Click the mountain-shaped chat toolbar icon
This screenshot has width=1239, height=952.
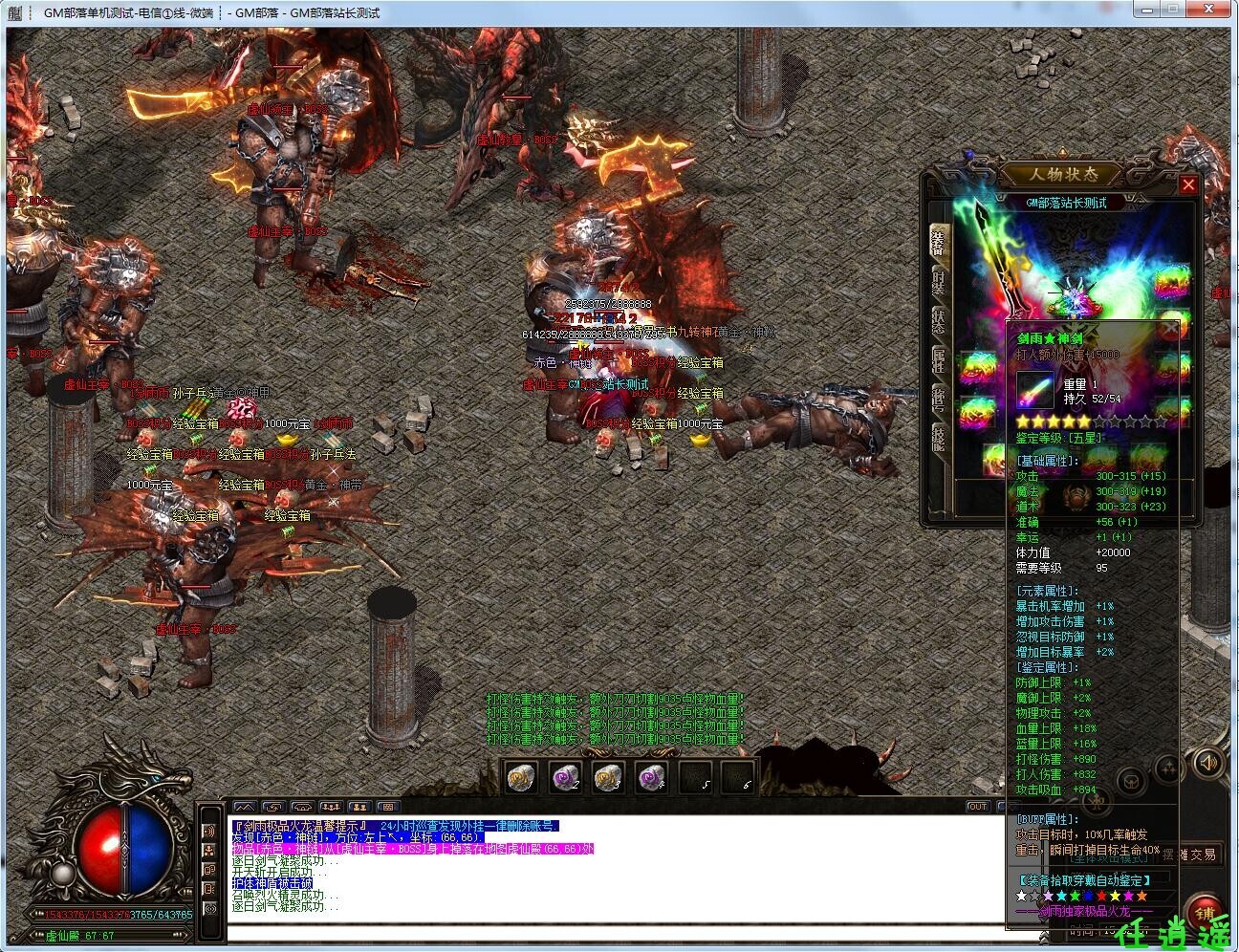(x=245, y=808)
